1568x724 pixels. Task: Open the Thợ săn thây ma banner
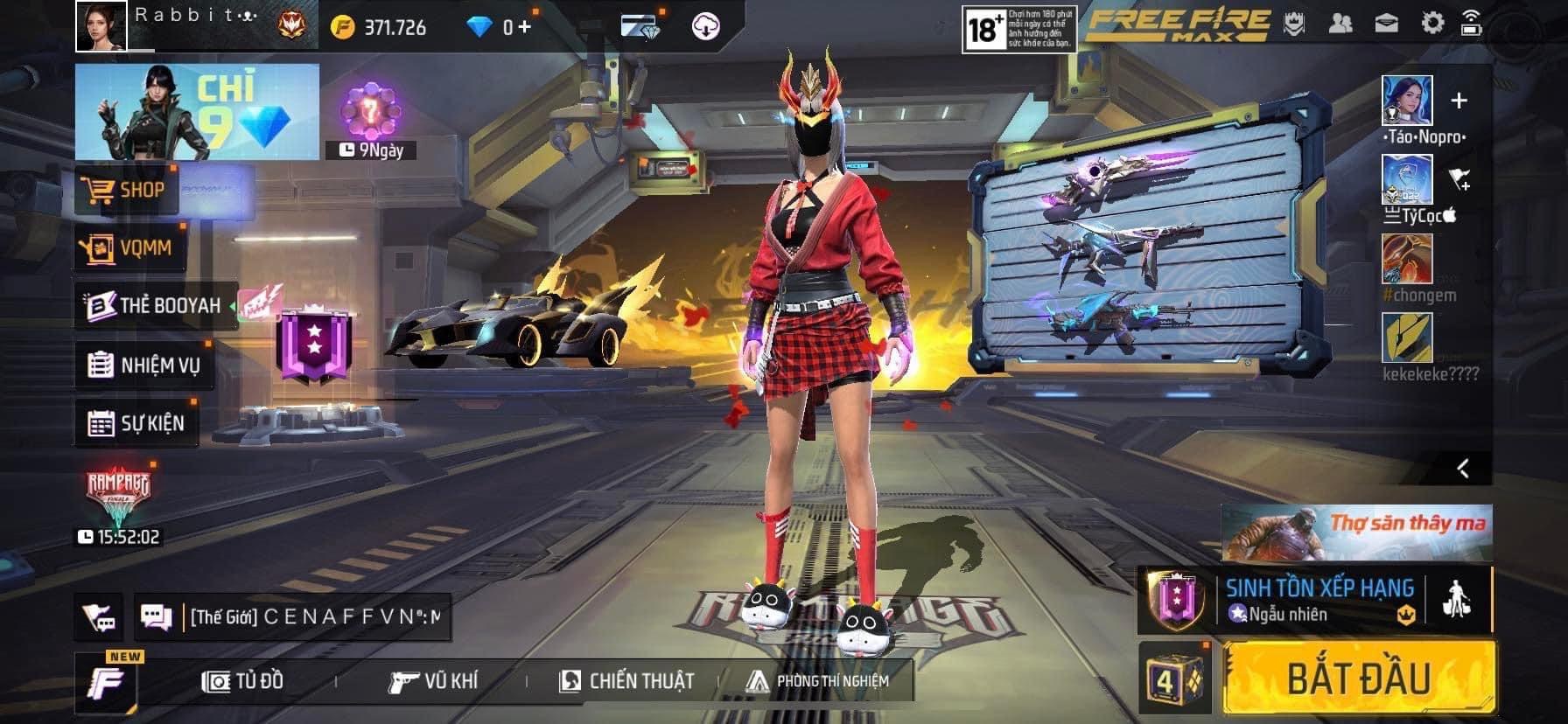[1356, 532]
